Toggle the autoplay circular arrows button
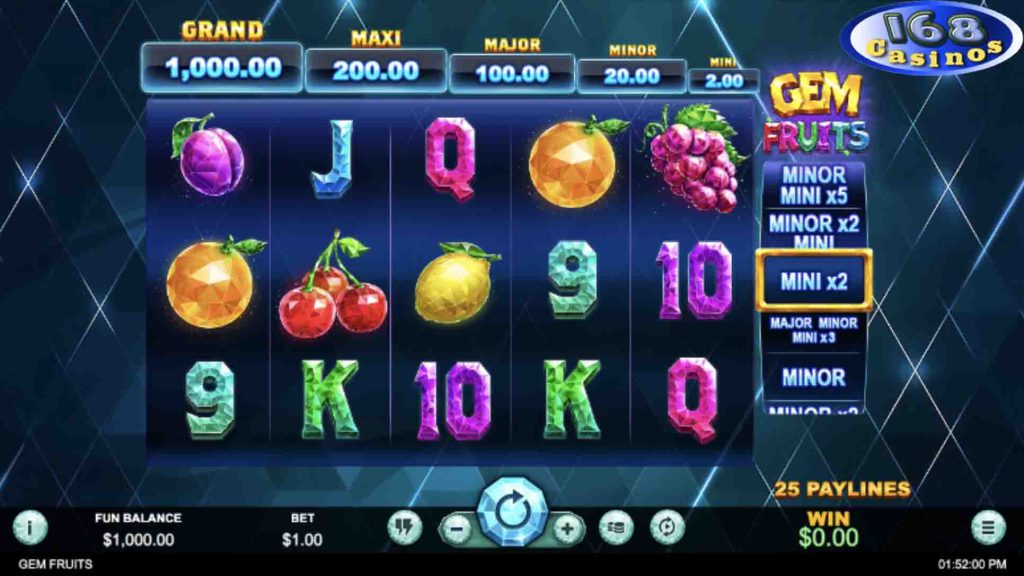The width and height of the screenshot is (1024, 576). click(x=667, y=526)
